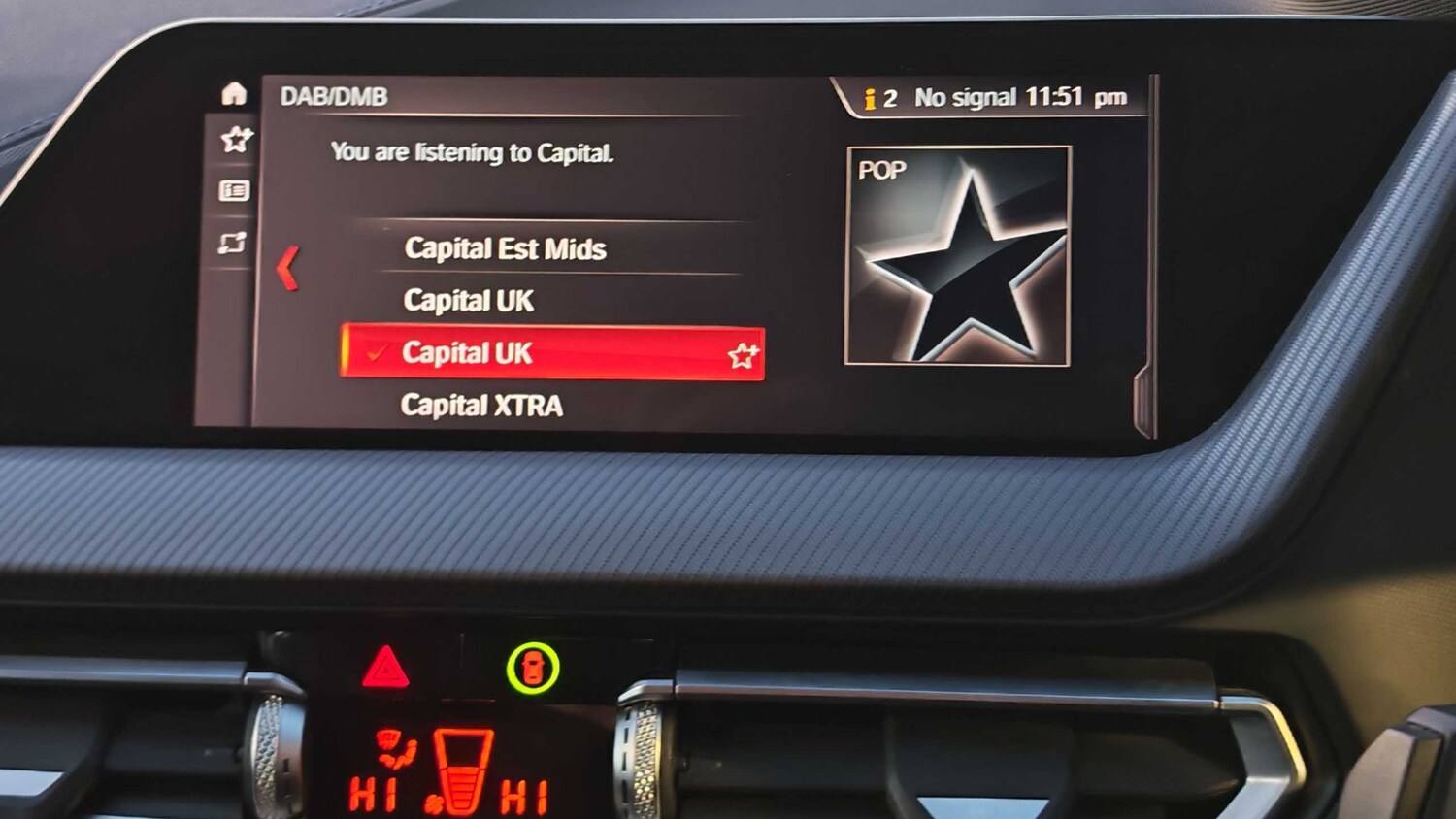
Task: Click the sidebar icon below the list icon
Action: pos(232,243)
